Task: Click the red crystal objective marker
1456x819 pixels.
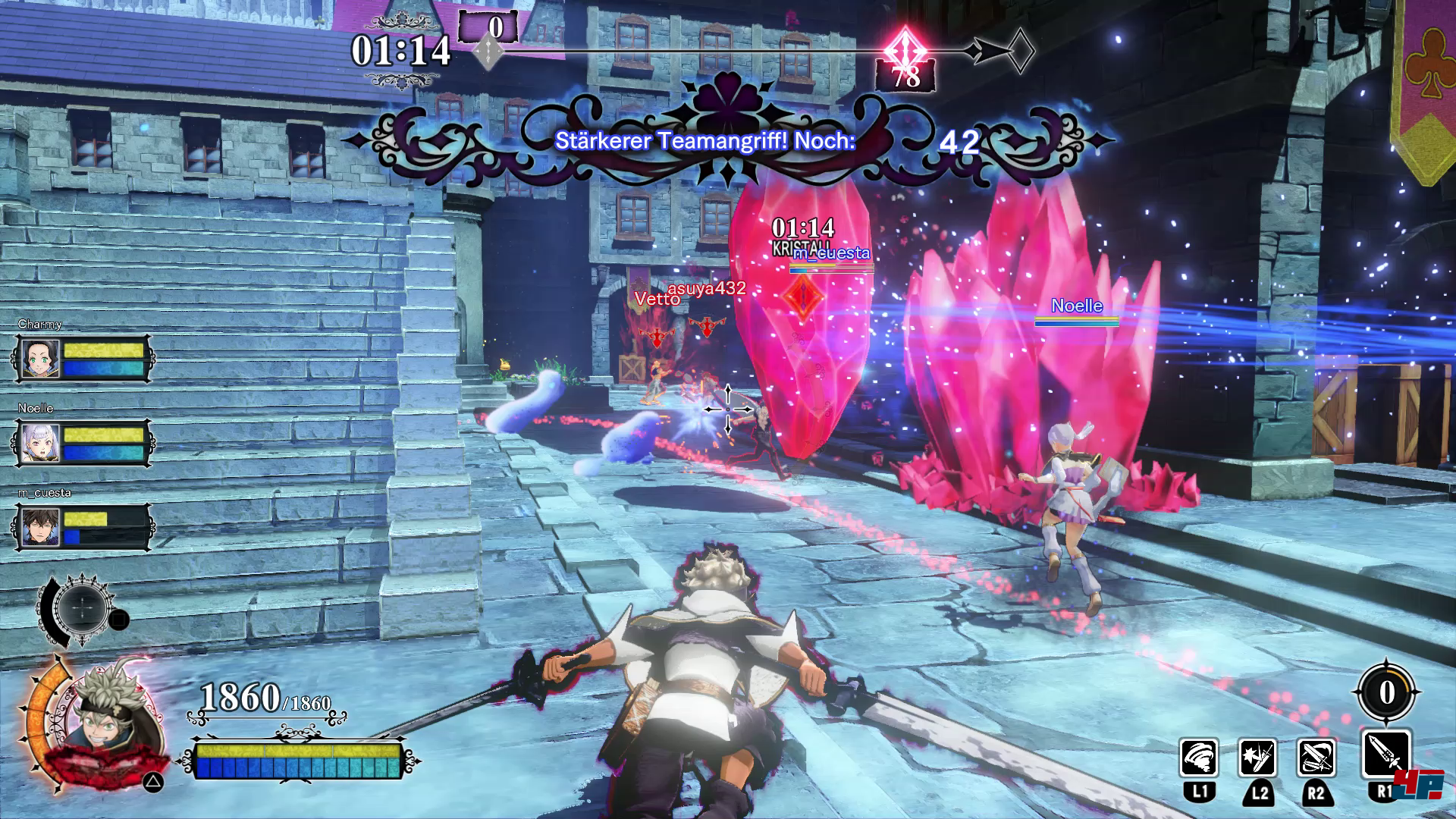Action: coord(802,296)
